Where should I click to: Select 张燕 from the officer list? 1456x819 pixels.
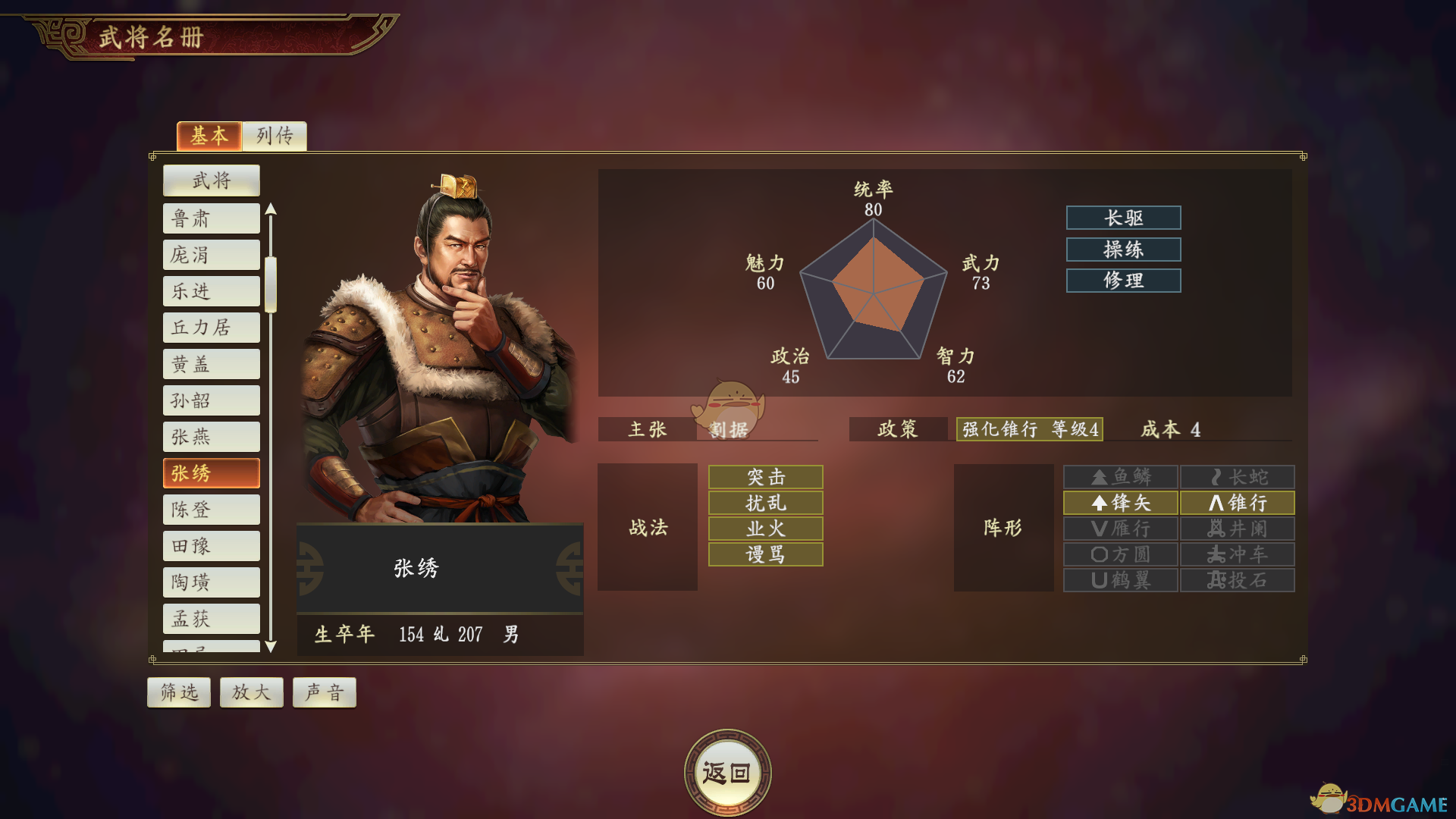pyautogui.click(x=211, y=436)
